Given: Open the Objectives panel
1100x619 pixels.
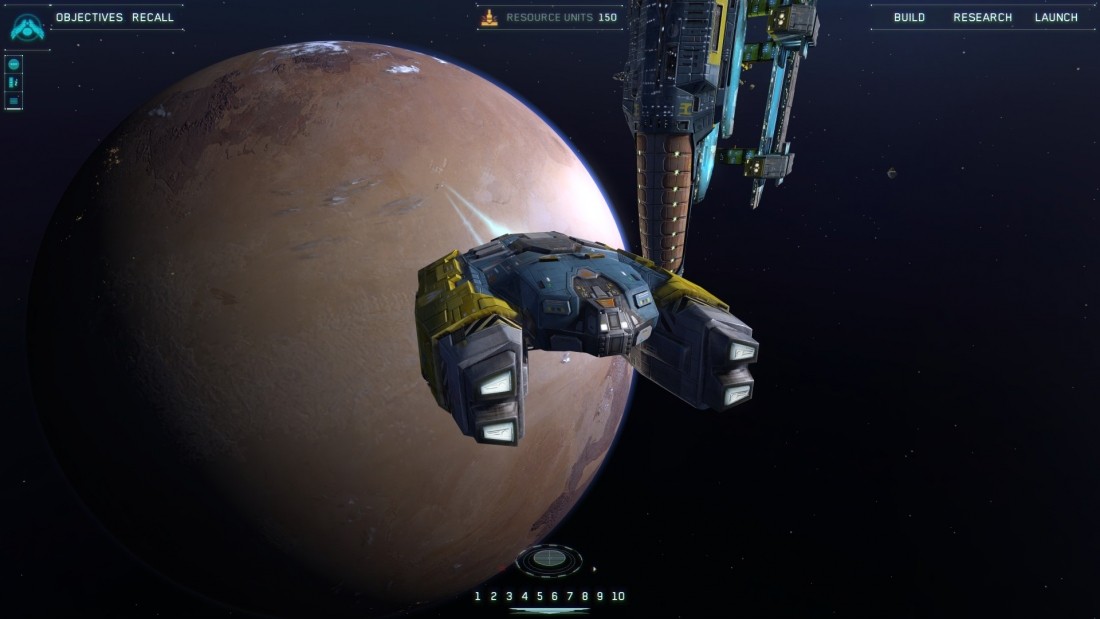Looking at the screenshot, I should 89,17.
